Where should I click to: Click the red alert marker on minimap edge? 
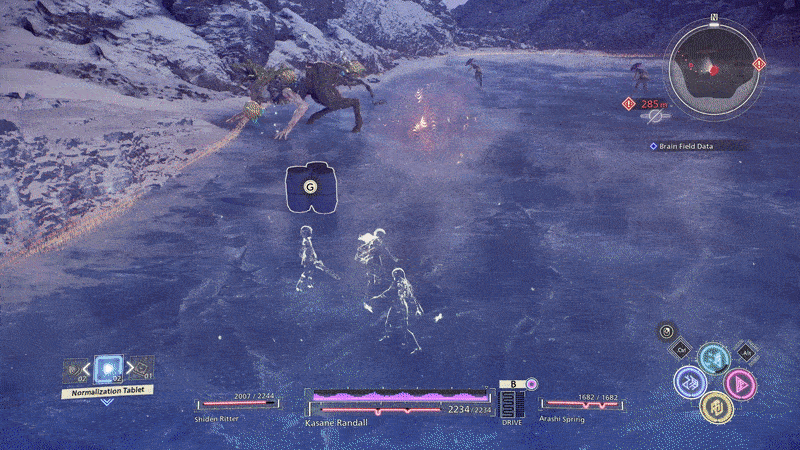pyautogui.click(x=758, y=64)
